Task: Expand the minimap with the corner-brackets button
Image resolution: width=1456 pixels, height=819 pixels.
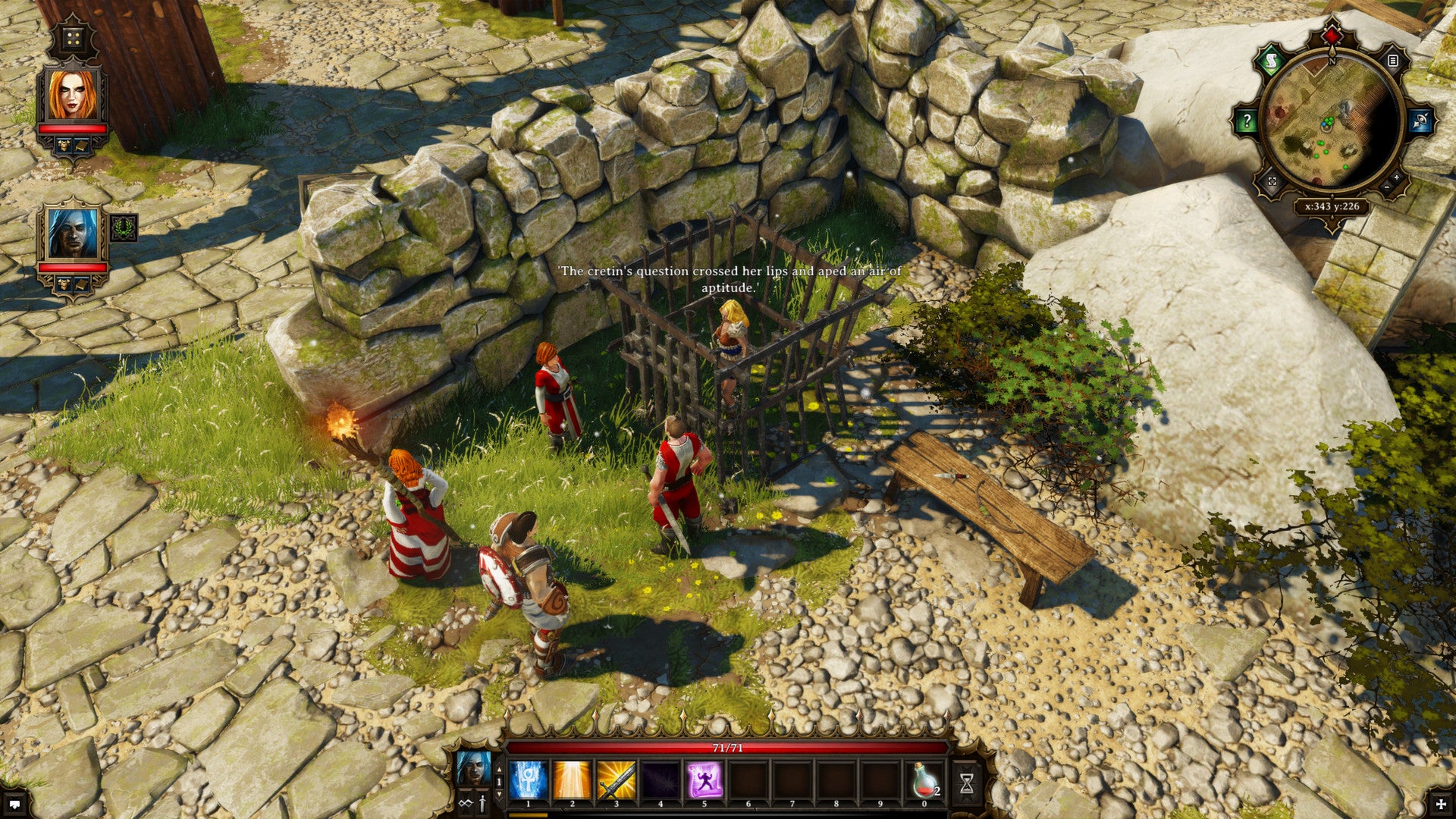Action: (1272, 182)
